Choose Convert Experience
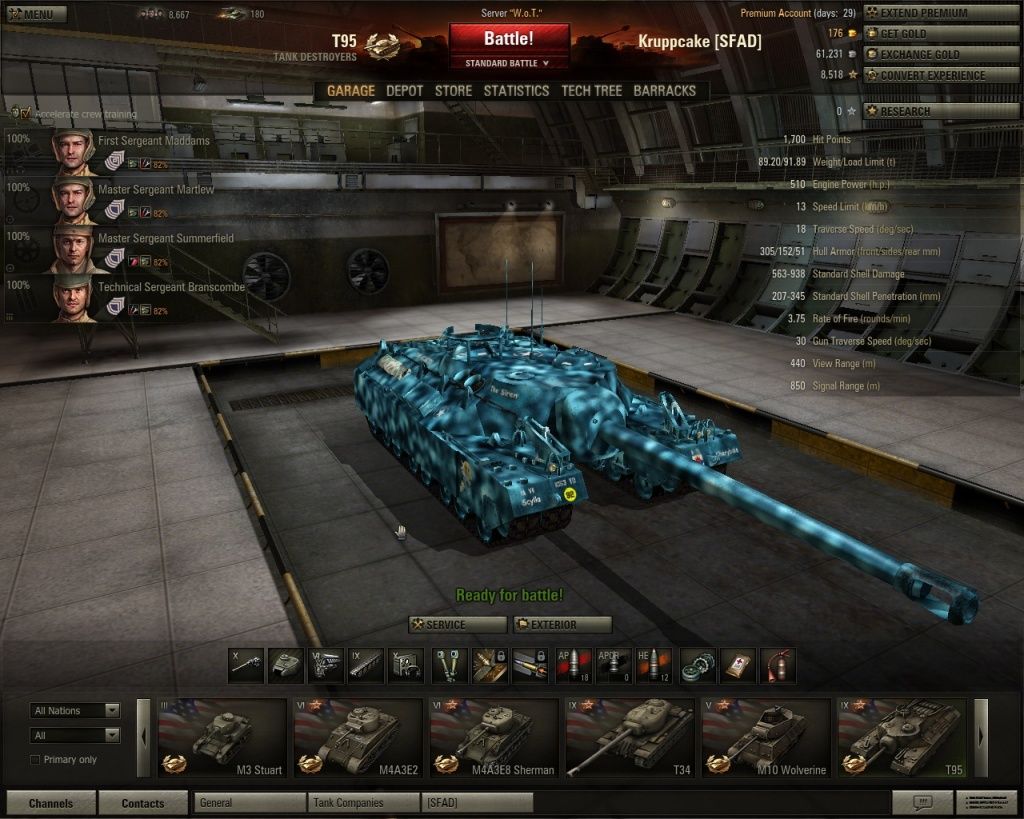This screenshot has height=819, width=1024. (x=941, y=75)
